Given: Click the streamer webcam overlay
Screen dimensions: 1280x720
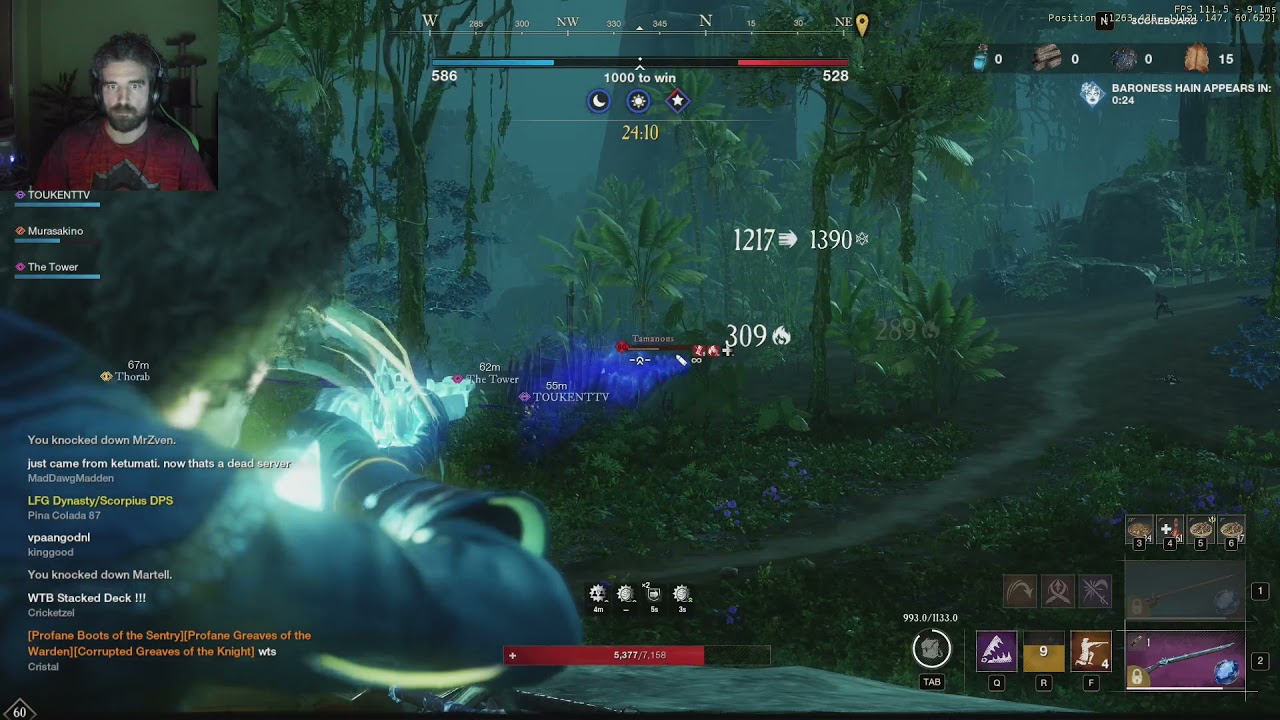Looking at the screenshot, I should click(x=108, y=95).
